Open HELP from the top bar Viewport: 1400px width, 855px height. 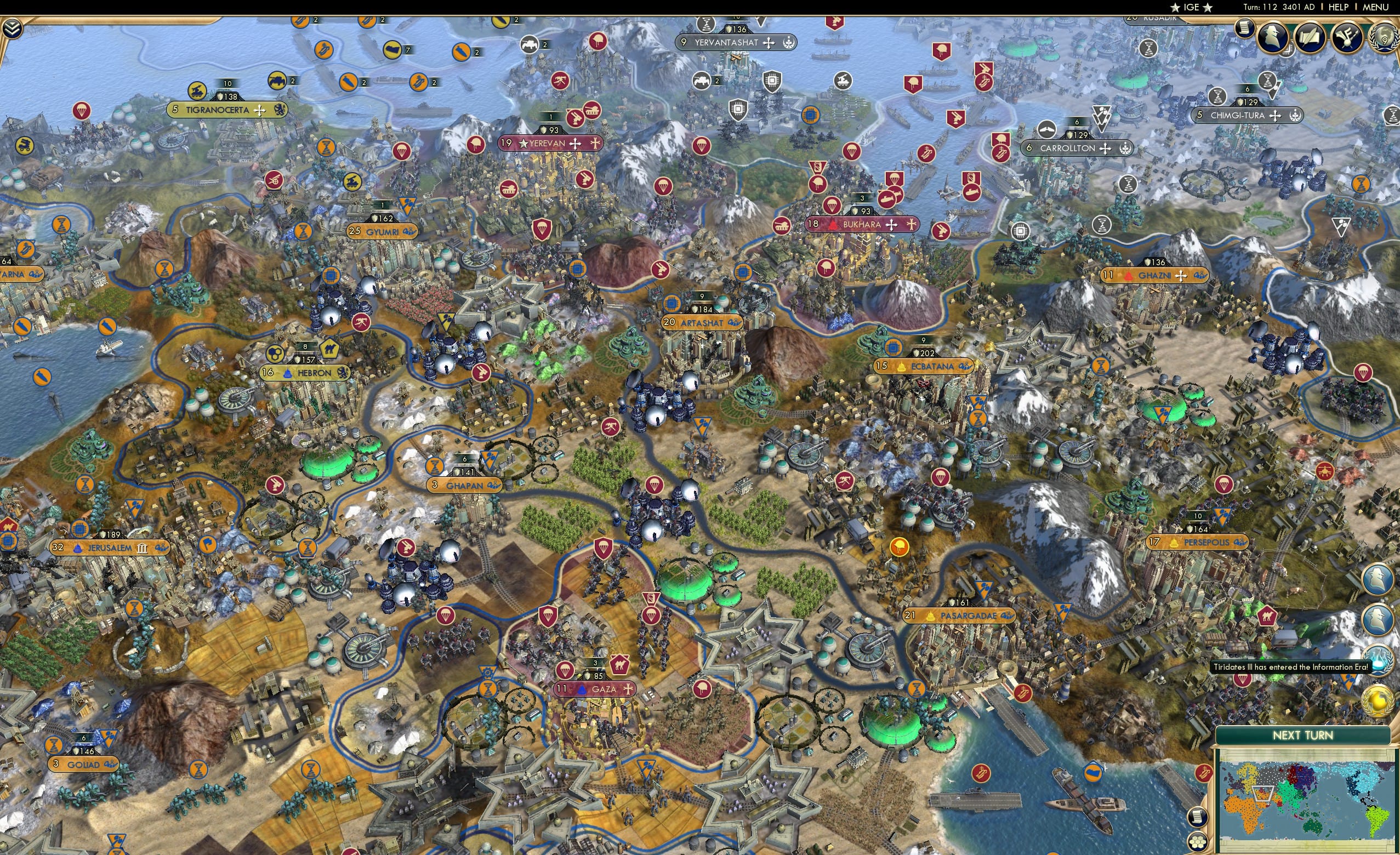coord(1338,7)
